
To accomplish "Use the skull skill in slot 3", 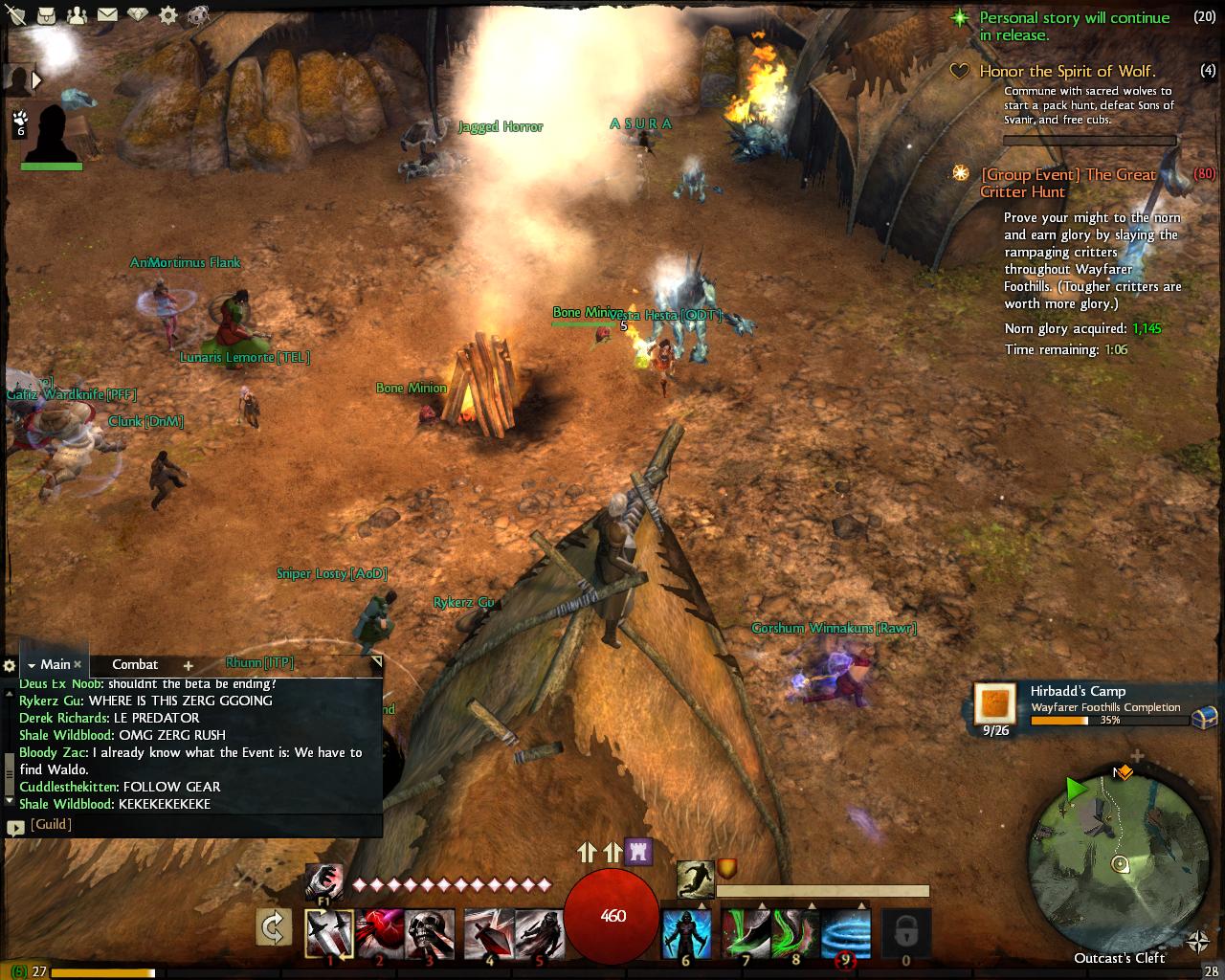I will point(430,932).
